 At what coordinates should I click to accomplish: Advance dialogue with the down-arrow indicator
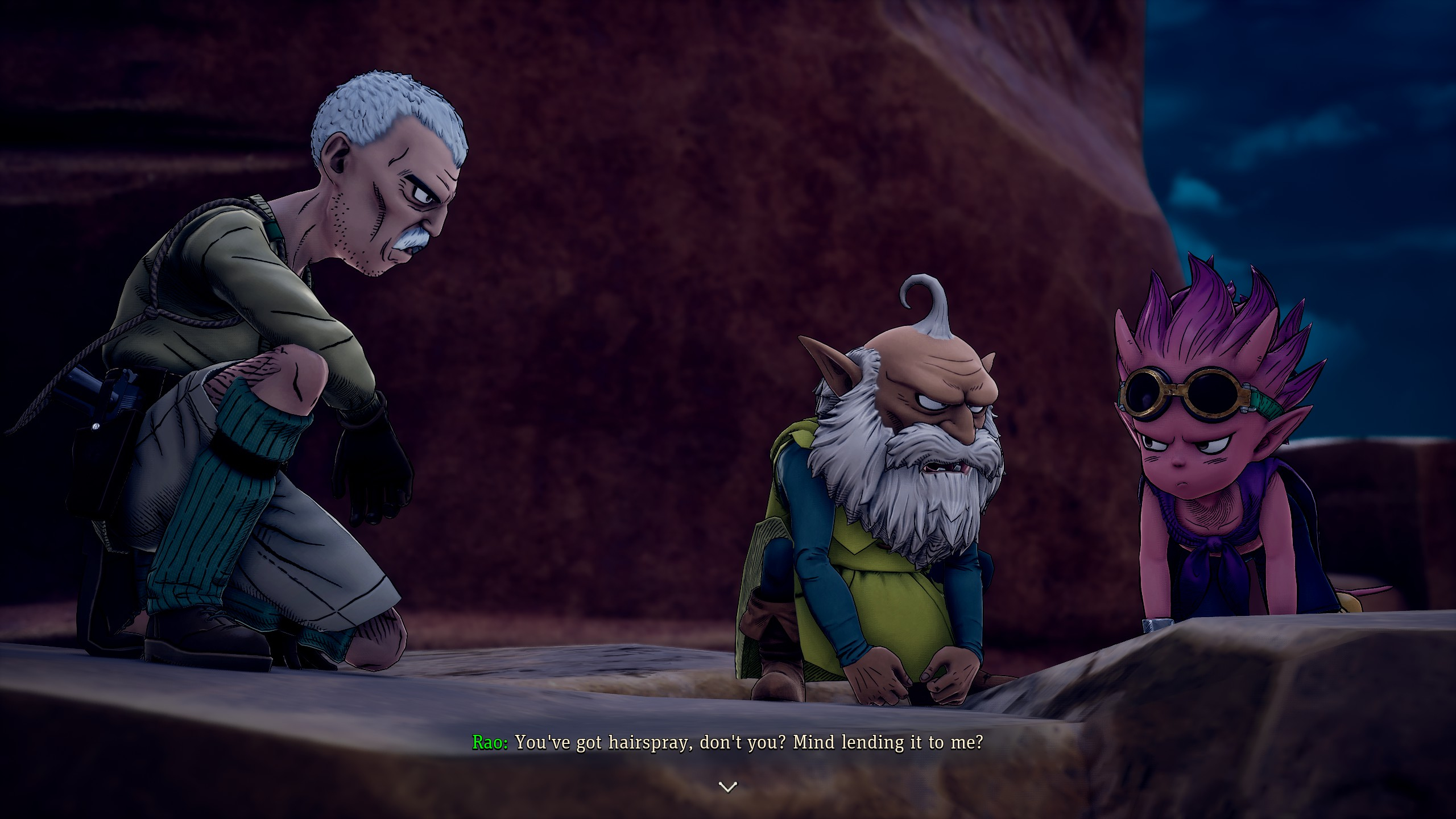(728, 787)
